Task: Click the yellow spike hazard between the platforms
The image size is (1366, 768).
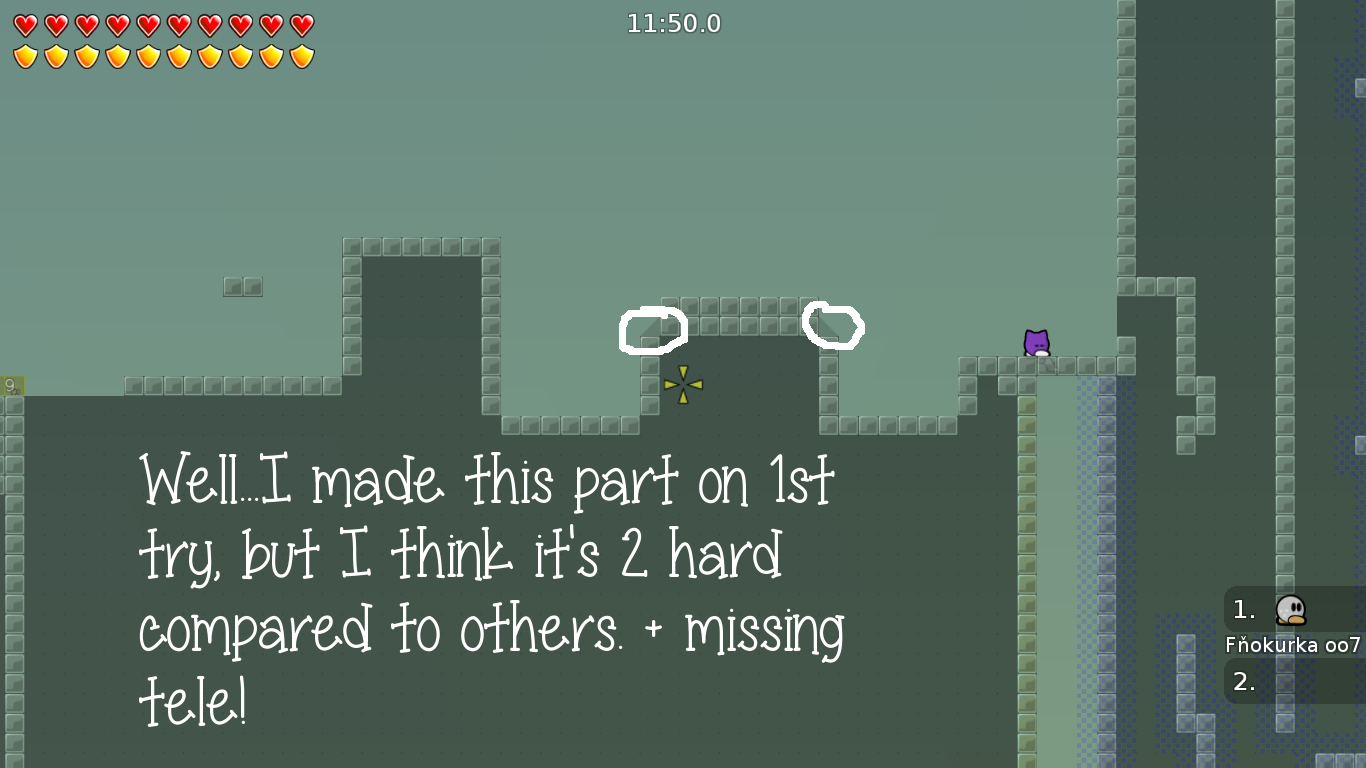Action: click(681, 383)
